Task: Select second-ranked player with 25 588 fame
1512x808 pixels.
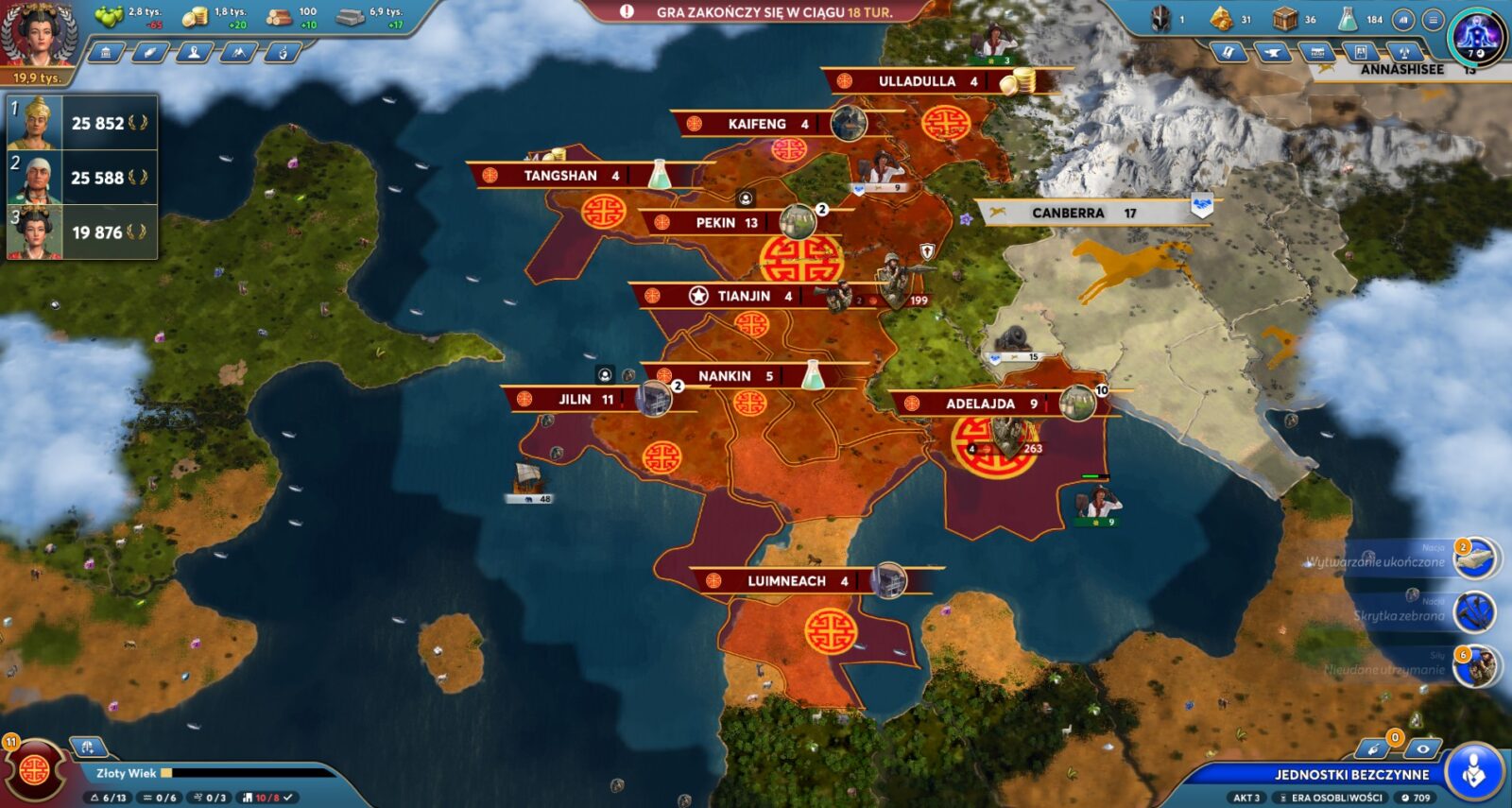Action: [81, 178]
